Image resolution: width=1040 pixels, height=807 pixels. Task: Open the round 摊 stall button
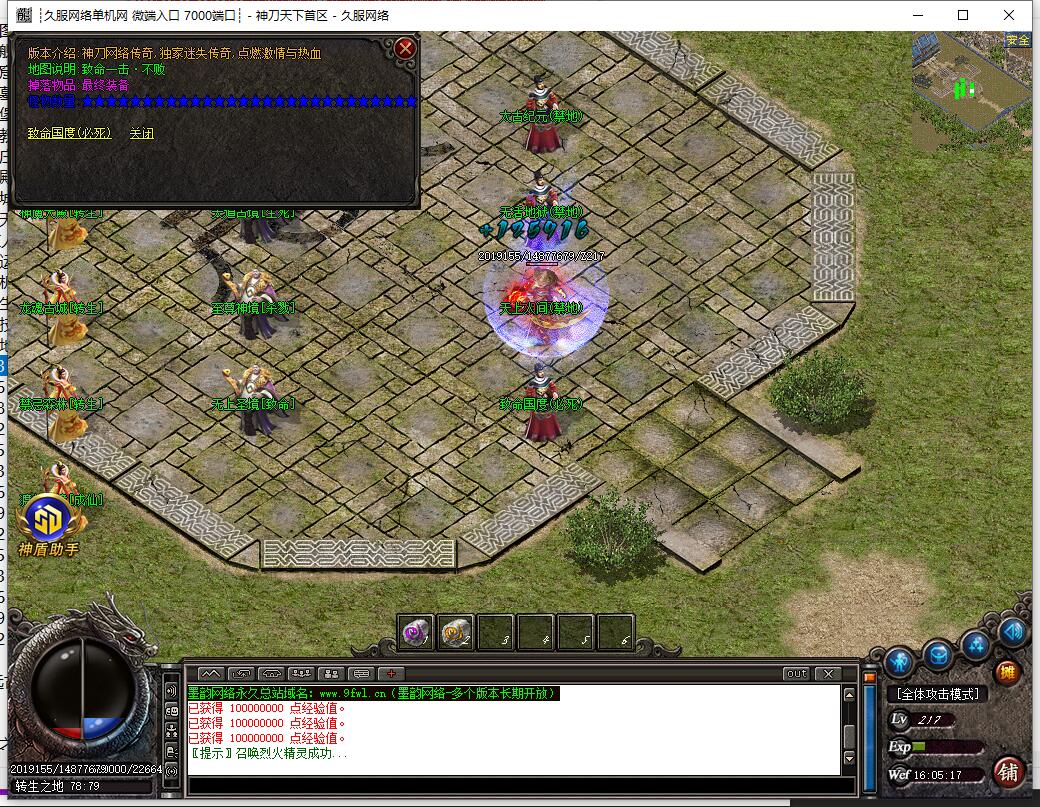click(1007, 672)
